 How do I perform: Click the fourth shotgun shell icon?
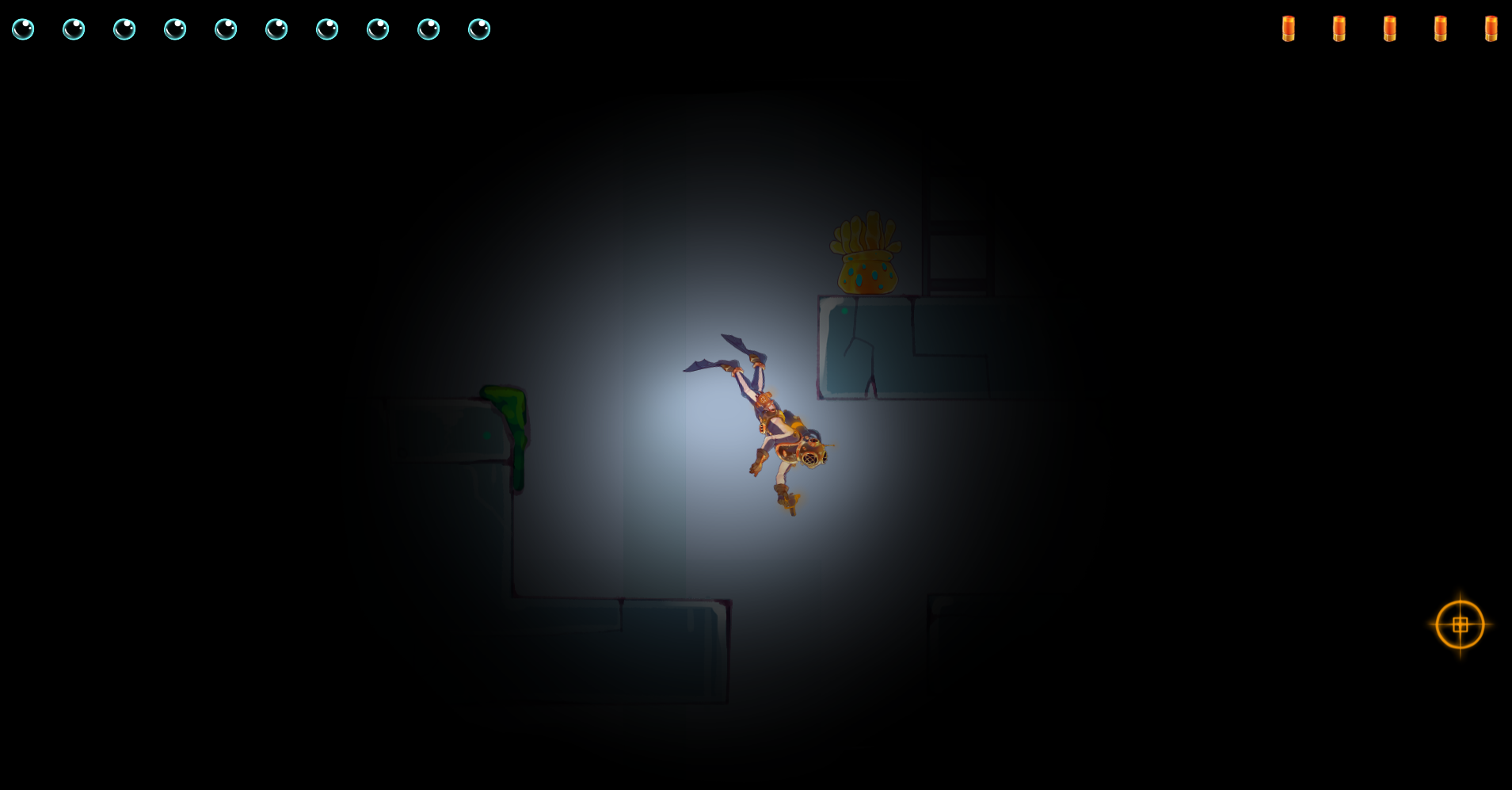point(1440,29)
